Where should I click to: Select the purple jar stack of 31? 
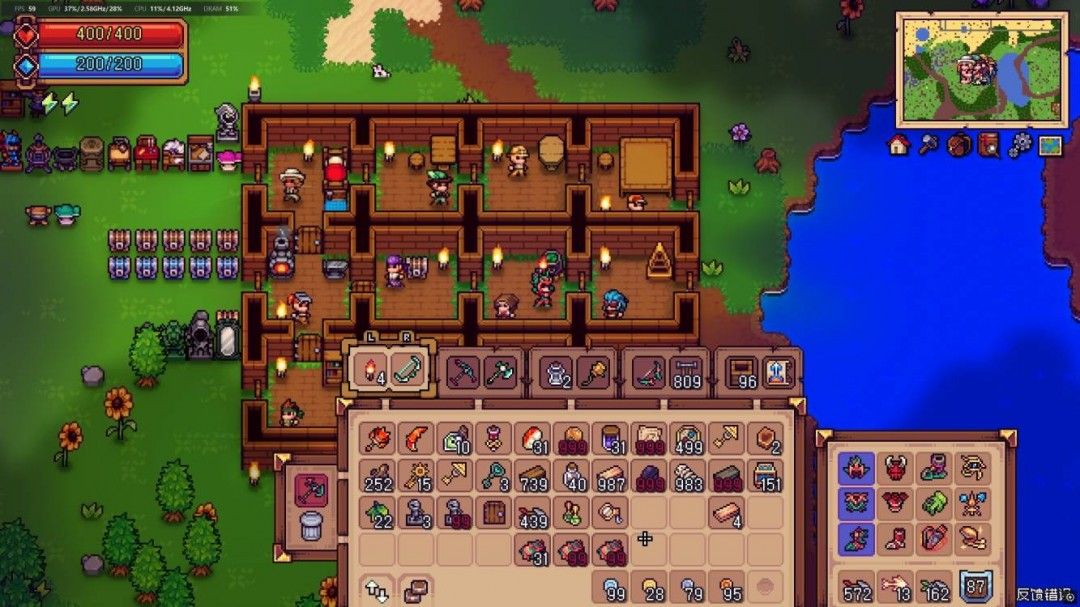[x=611, y=438]
